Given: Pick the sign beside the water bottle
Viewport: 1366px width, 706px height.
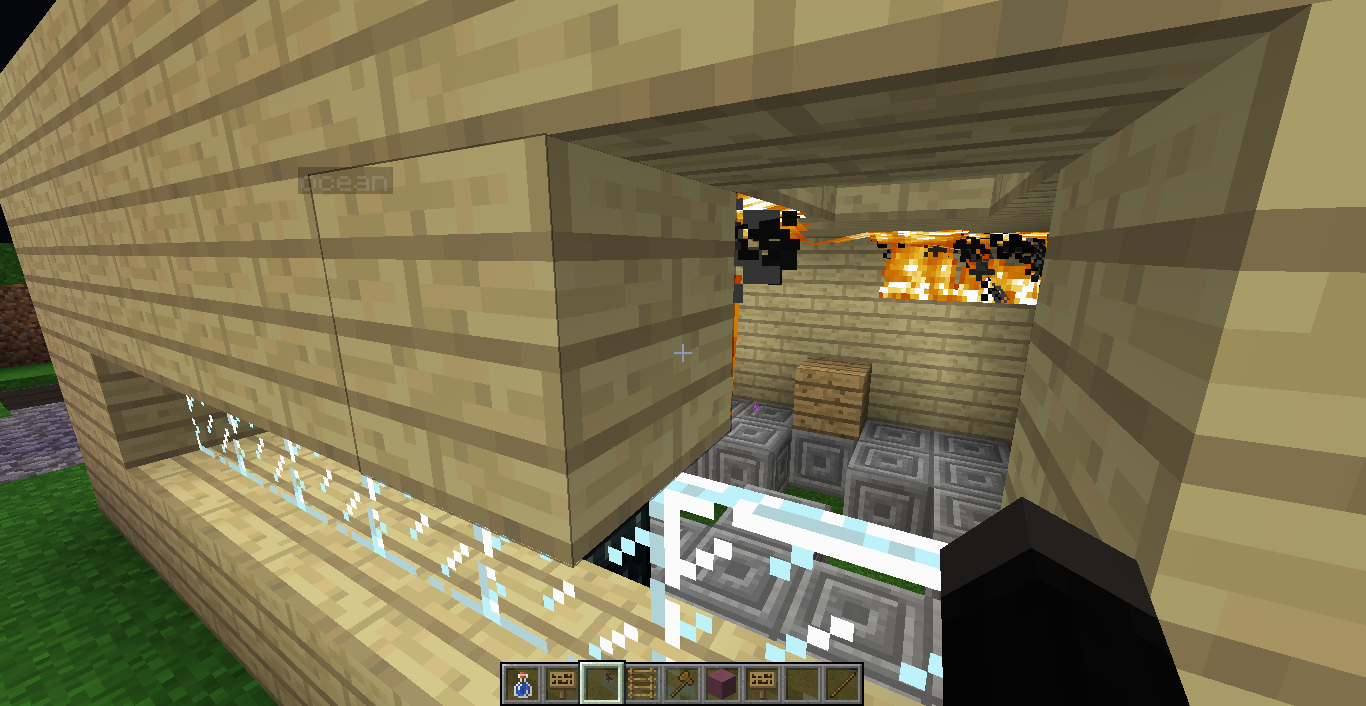Looking at the screenshot, I should (561, 683).
